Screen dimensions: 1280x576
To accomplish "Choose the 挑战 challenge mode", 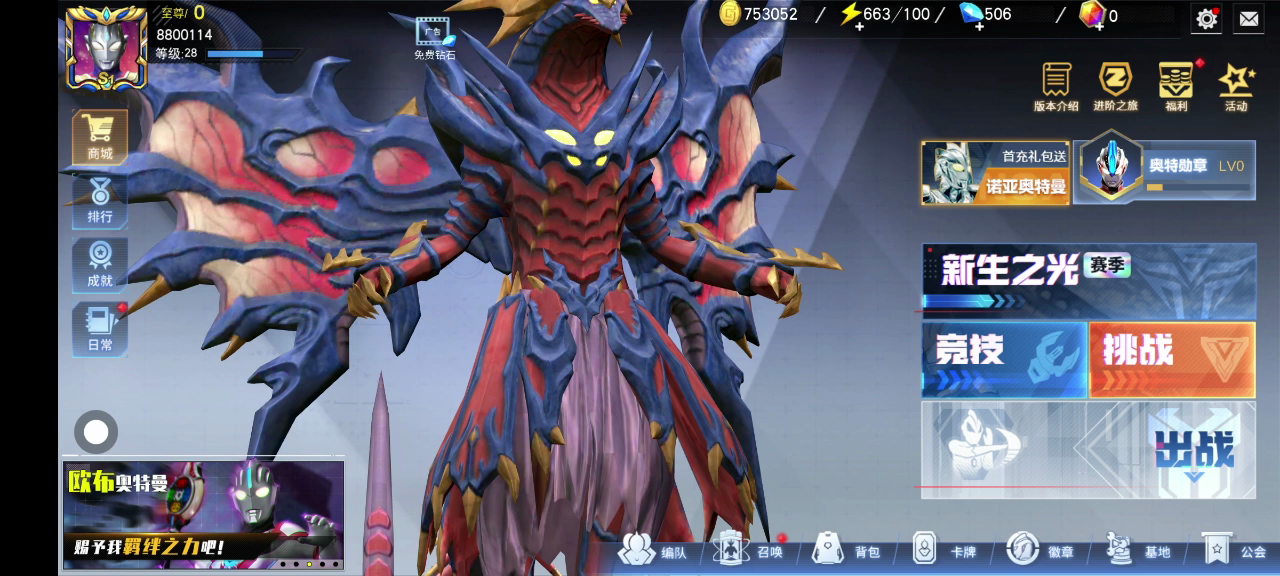I will [x=1172, y=359].
